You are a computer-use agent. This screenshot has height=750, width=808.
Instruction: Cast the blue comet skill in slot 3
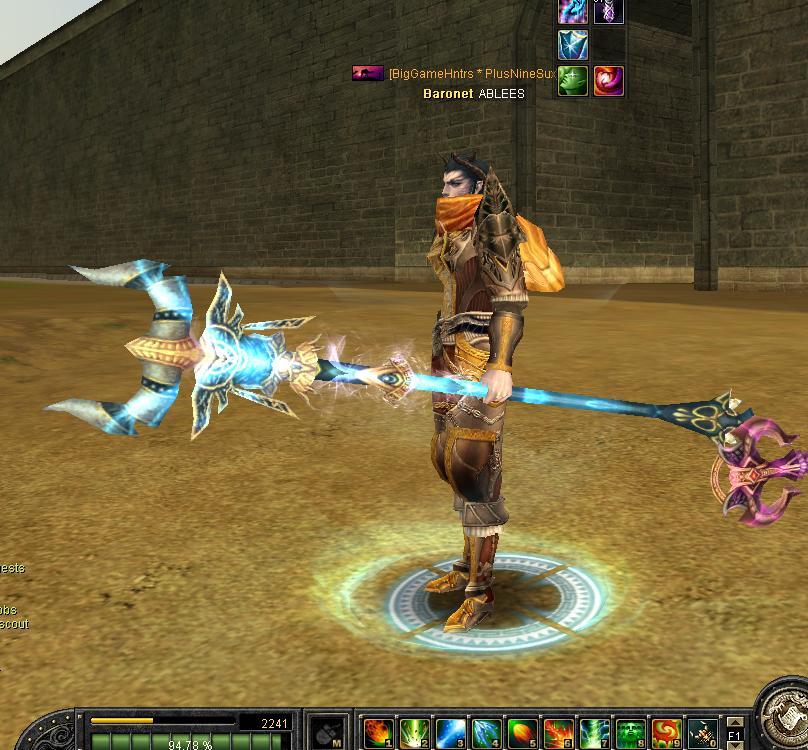[x=450, y=733]
